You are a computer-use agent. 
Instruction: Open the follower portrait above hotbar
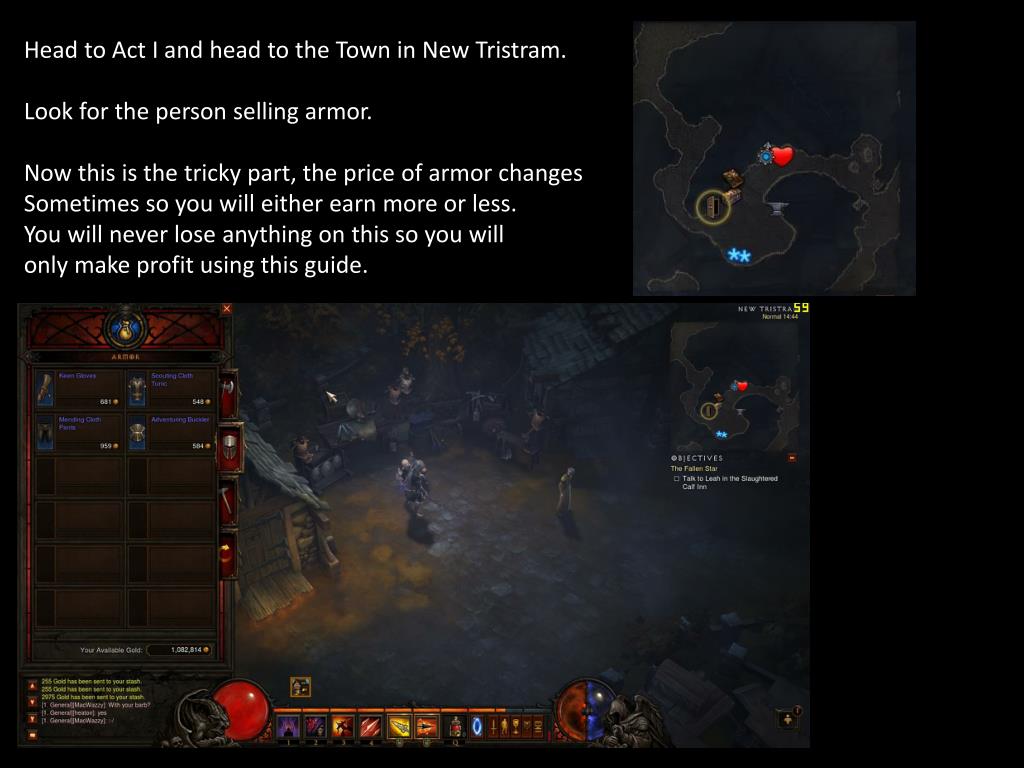click(x=300, y=687)
